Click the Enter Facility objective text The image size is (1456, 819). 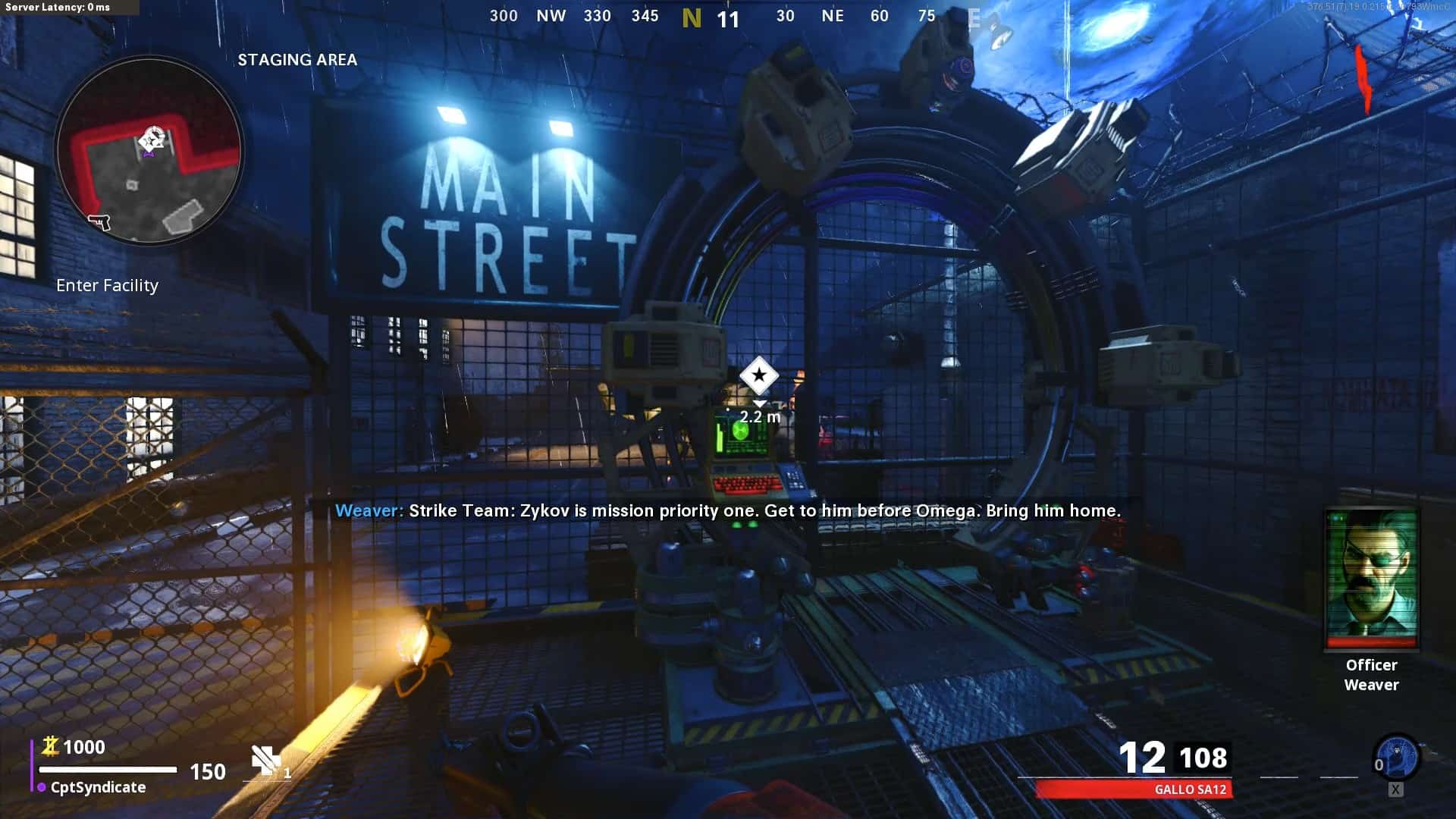click(x=107, y=286)
